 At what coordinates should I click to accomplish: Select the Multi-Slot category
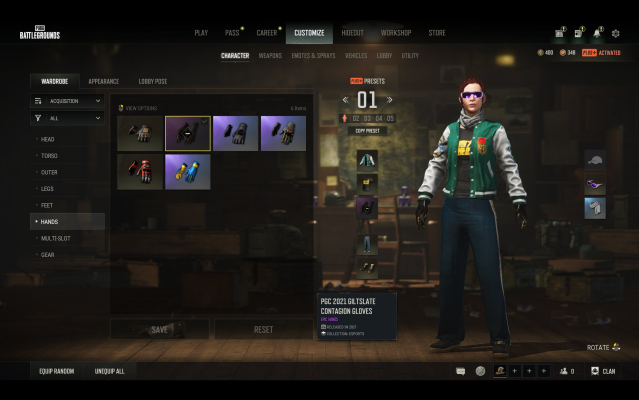coord(54,238)
